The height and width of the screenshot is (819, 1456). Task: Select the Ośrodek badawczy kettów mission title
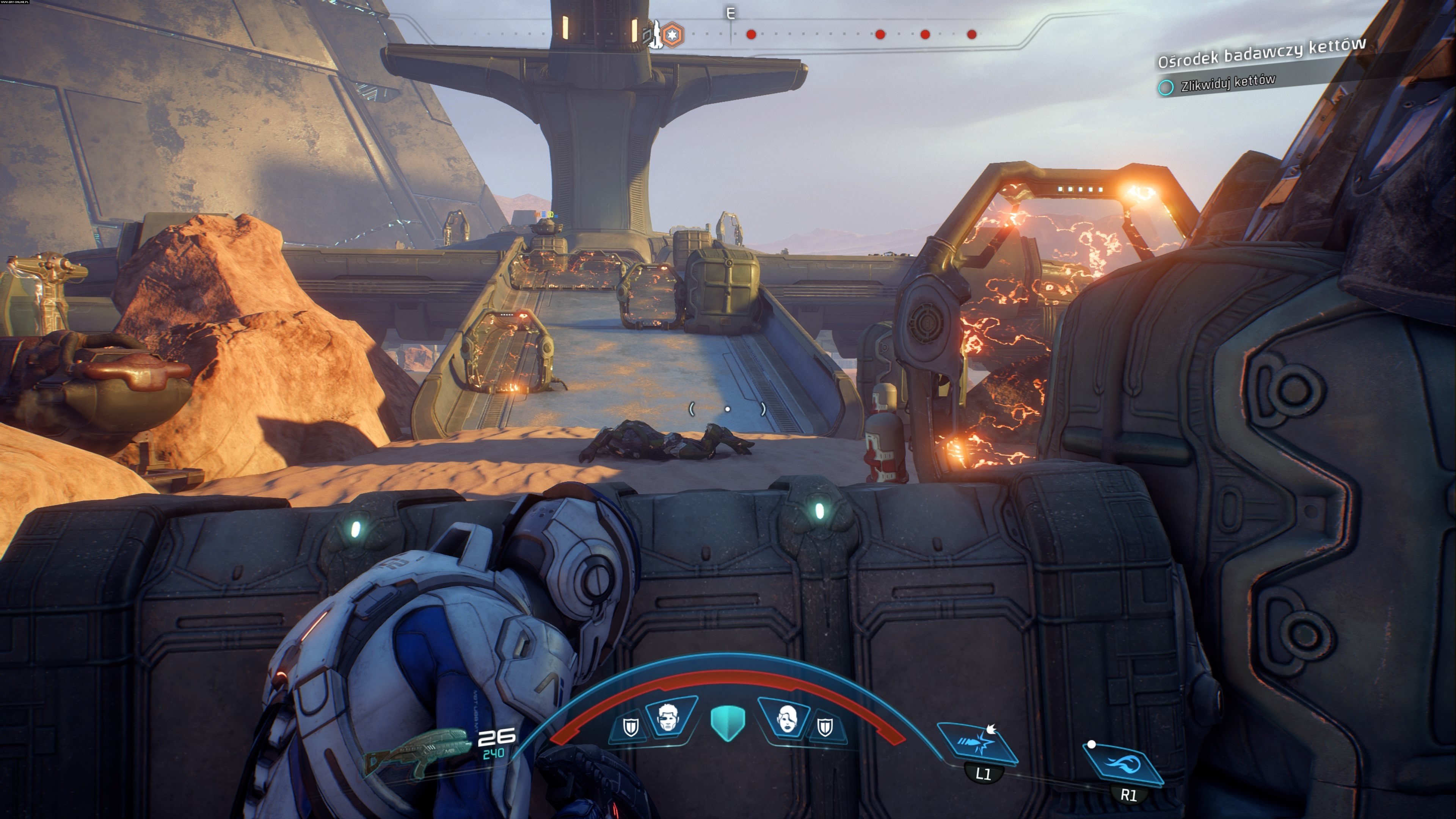pos(1261,53)
